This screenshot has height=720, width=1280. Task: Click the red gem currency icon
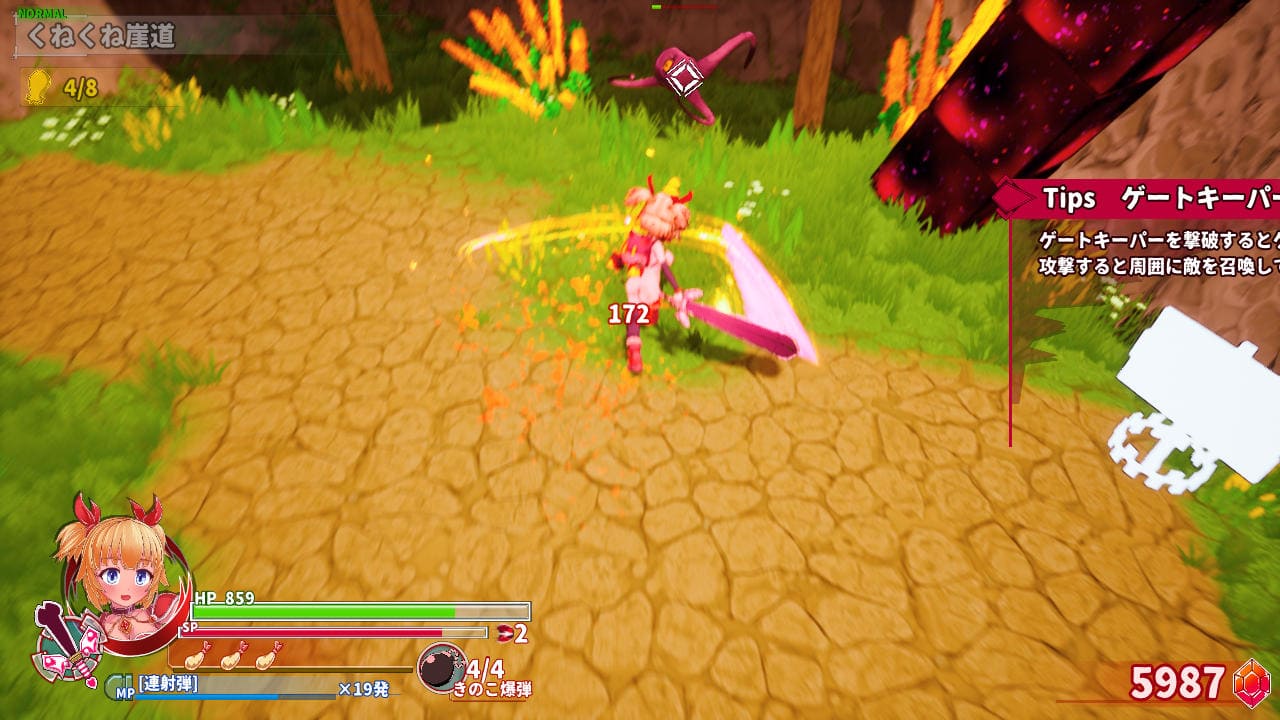(x=1251, y=683)
